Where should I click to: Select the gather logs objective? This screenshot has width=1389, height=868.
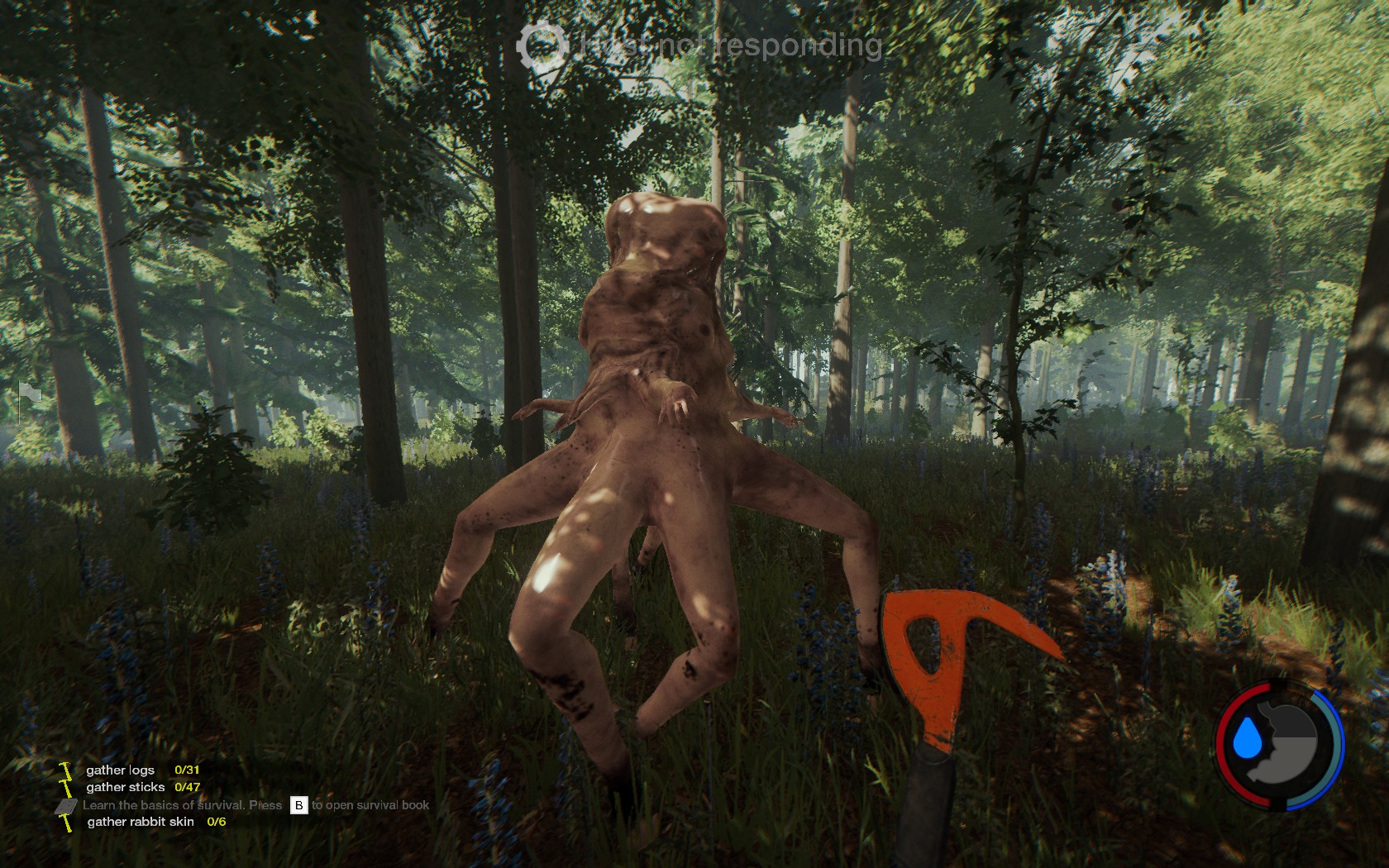point(120,770)
